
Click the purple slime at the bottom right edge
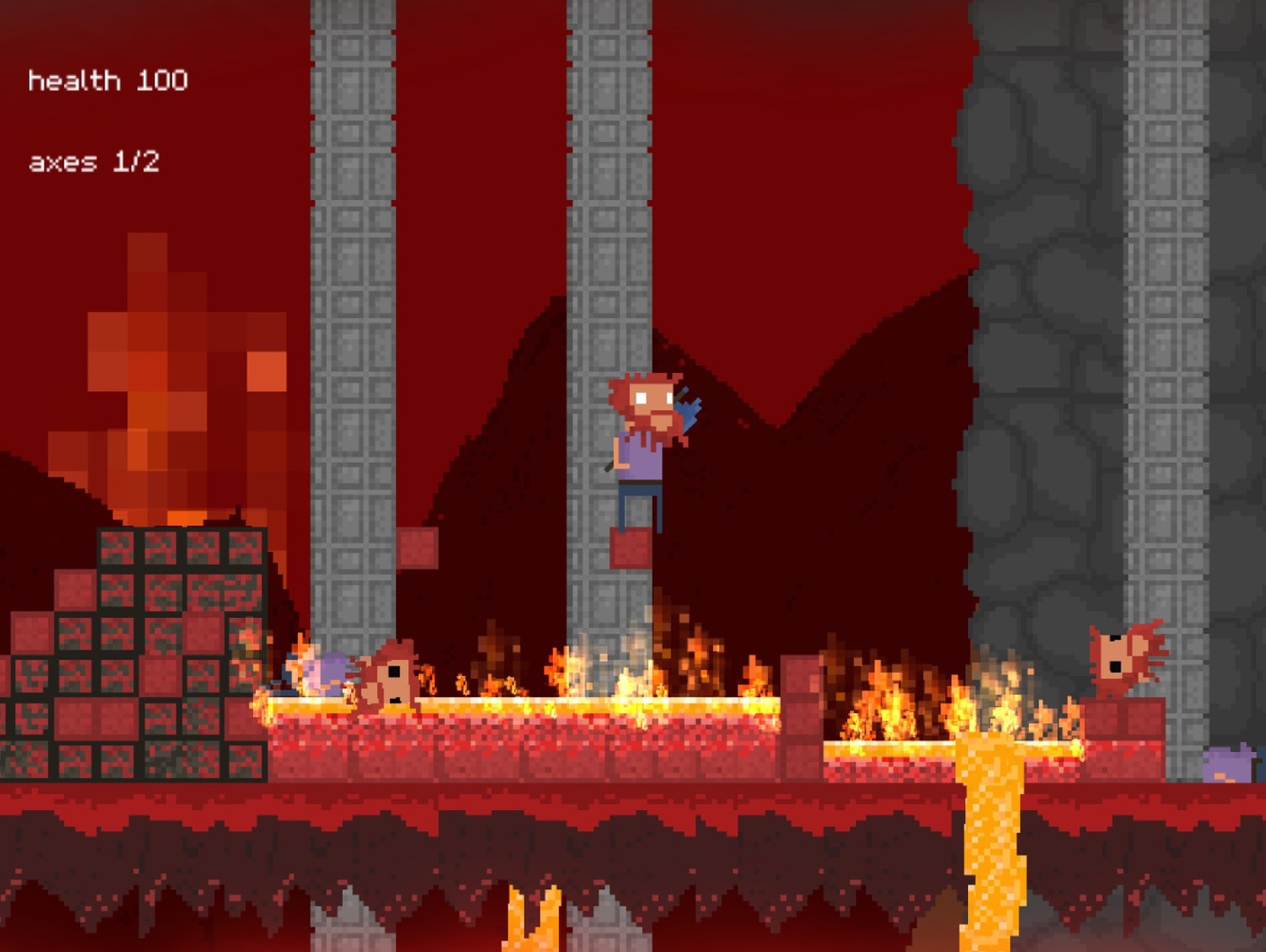pos(1230,767)
